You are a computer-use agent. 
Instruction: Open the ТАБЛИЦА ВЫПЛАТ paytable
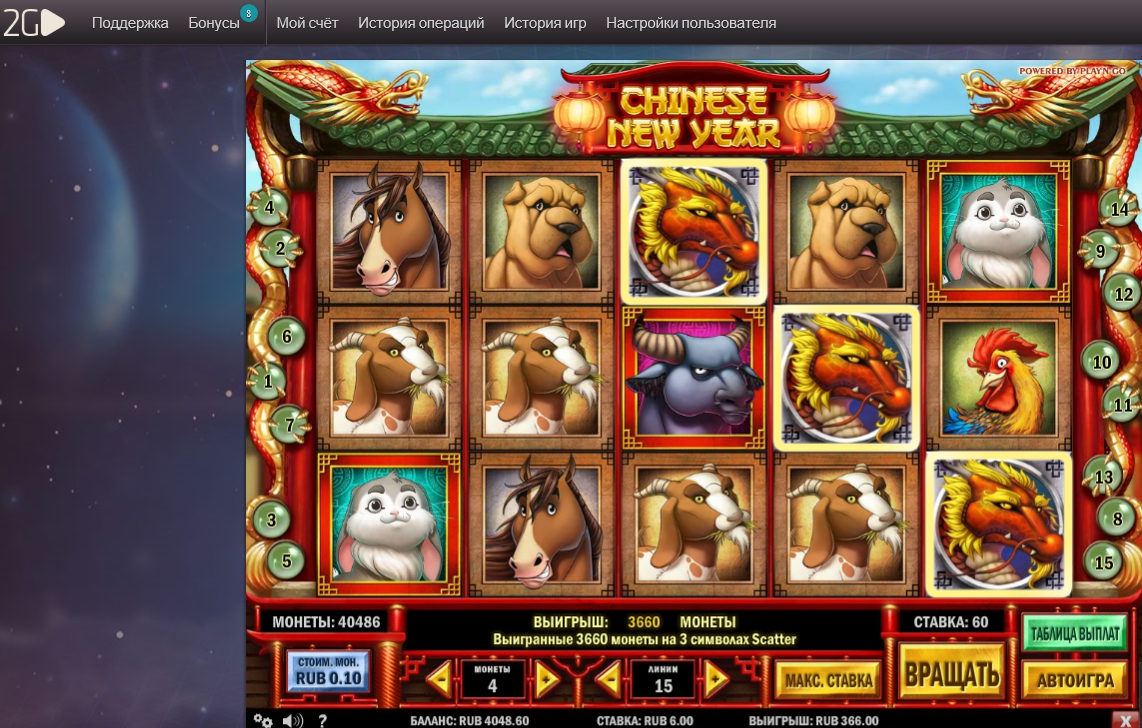click(1074, 632)
